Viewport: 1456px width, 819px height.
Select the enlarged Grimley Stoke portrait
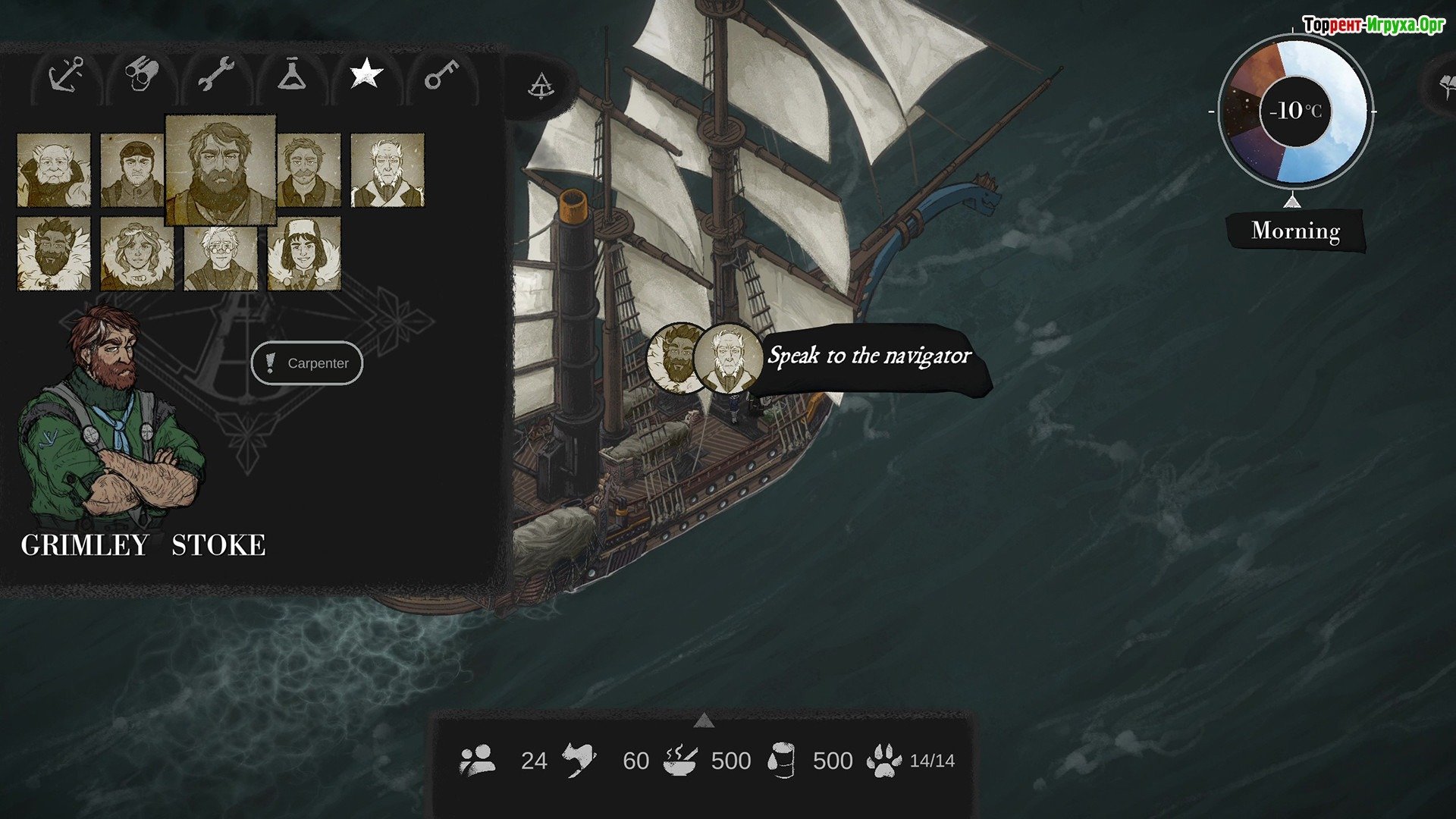point(220,170)
